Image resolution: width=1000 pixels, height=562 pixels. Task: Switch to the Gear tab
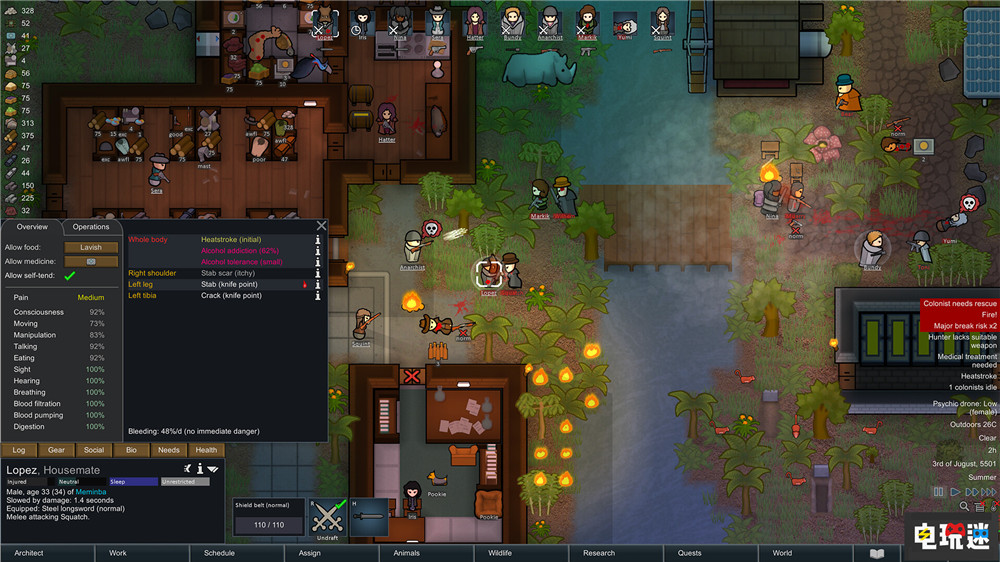click(56, 450)
